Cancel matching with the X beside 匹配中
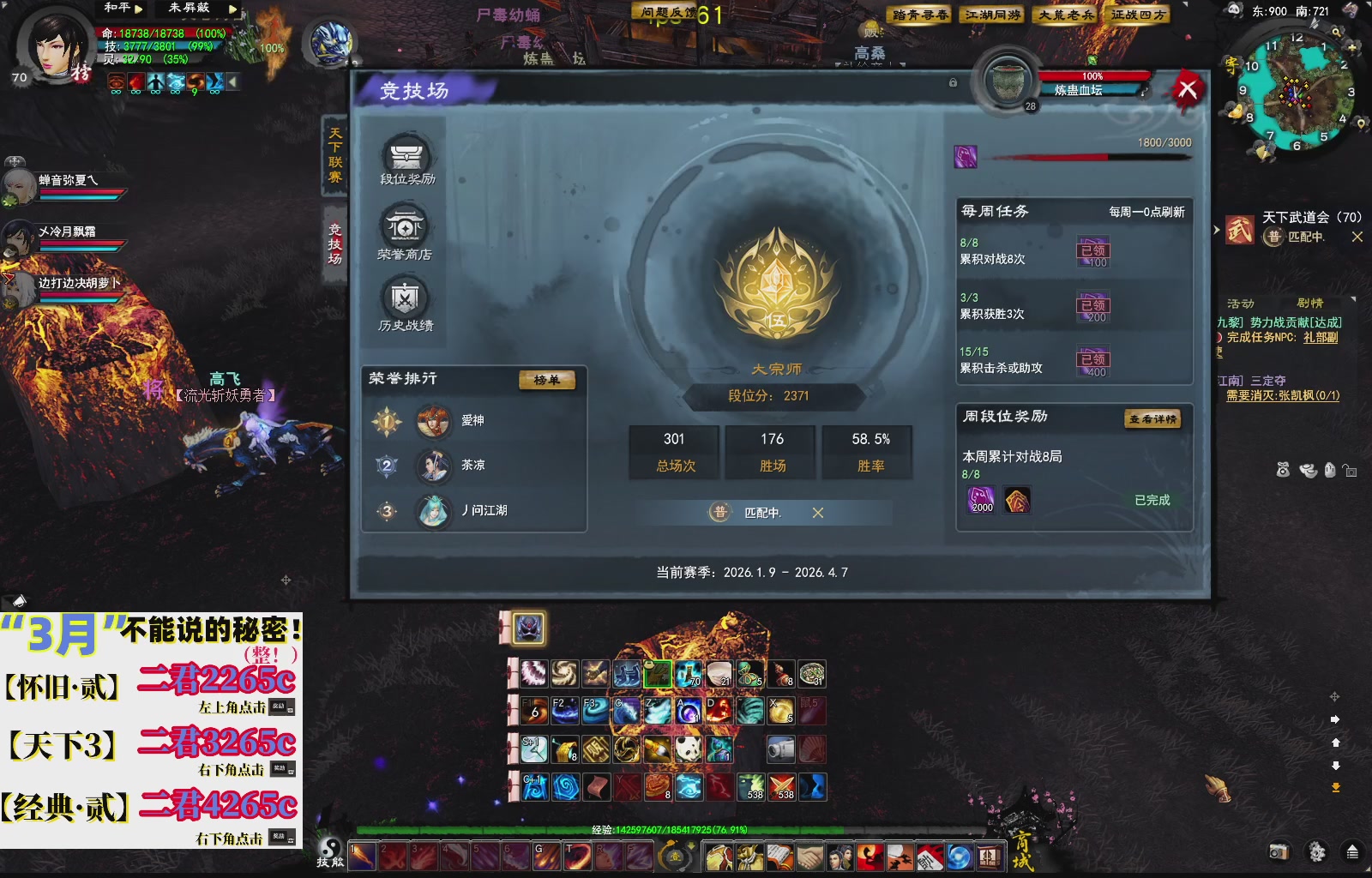This screenshot has height=878, width=1372. 819,512
